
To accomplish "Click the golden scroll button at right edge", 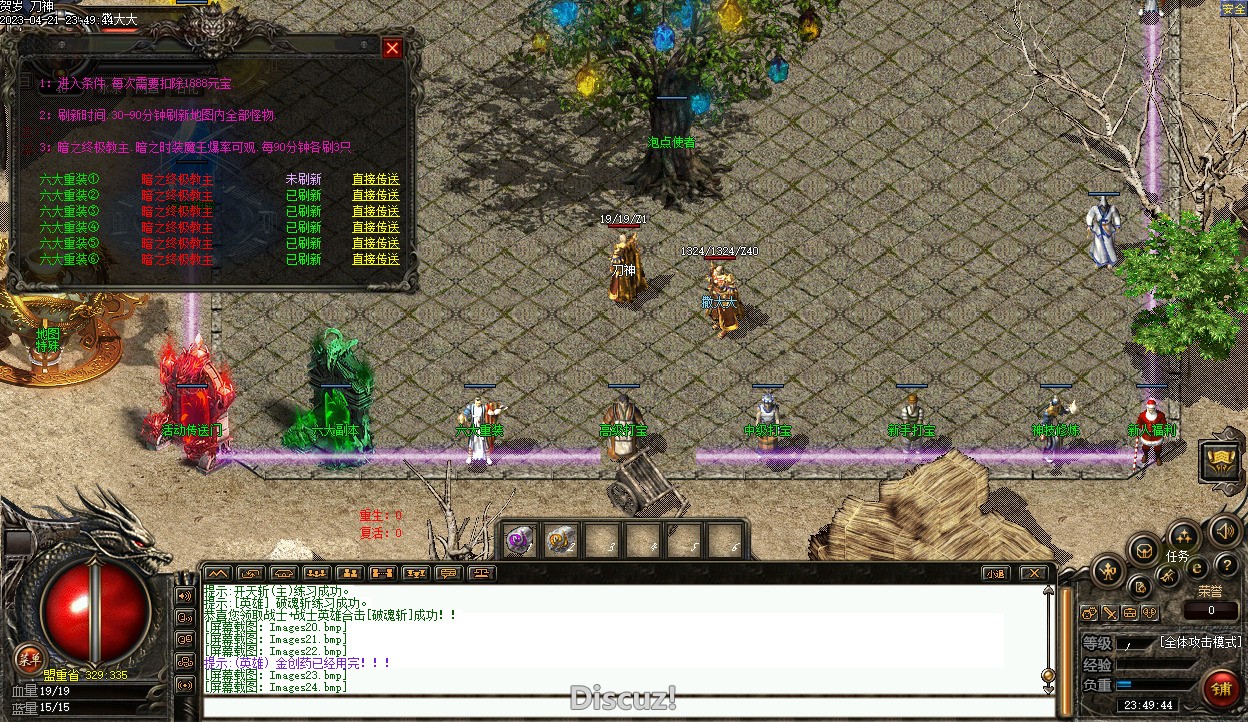I will (1222, 461).
